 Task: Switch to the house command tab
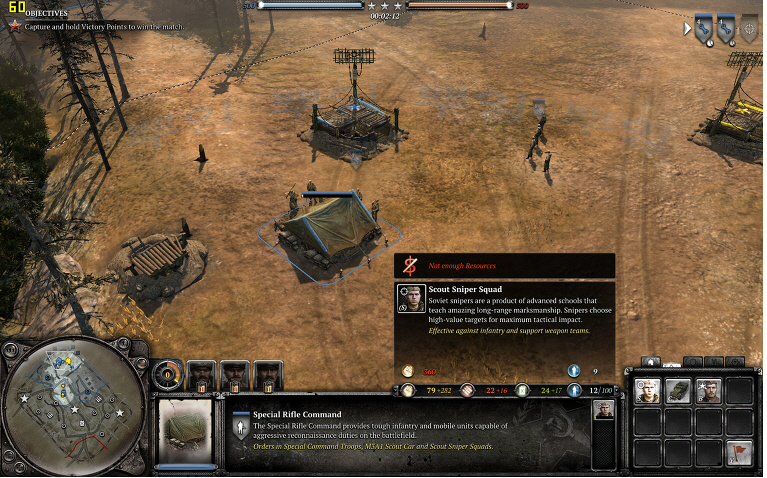click(651, 361)
